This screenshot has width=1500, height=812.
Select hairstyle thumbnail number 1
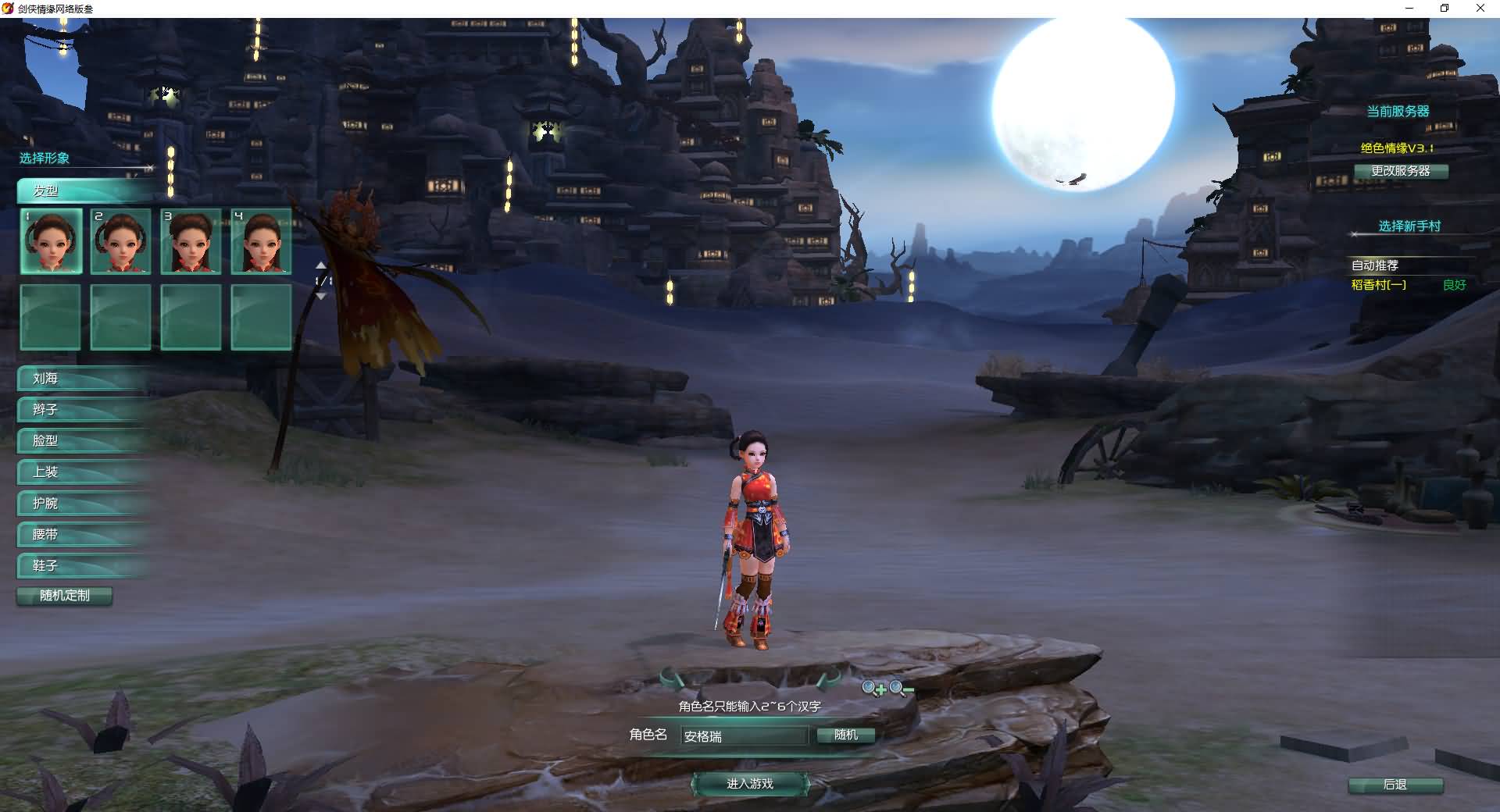point(51,240)
